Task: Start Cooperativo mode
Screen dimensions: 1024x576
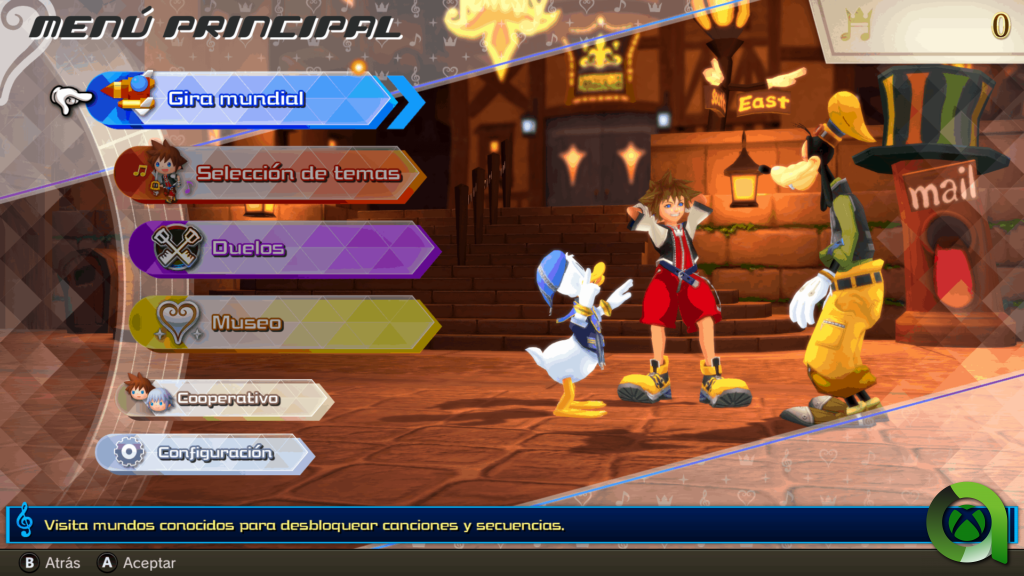Action: [x=229, y=399]
